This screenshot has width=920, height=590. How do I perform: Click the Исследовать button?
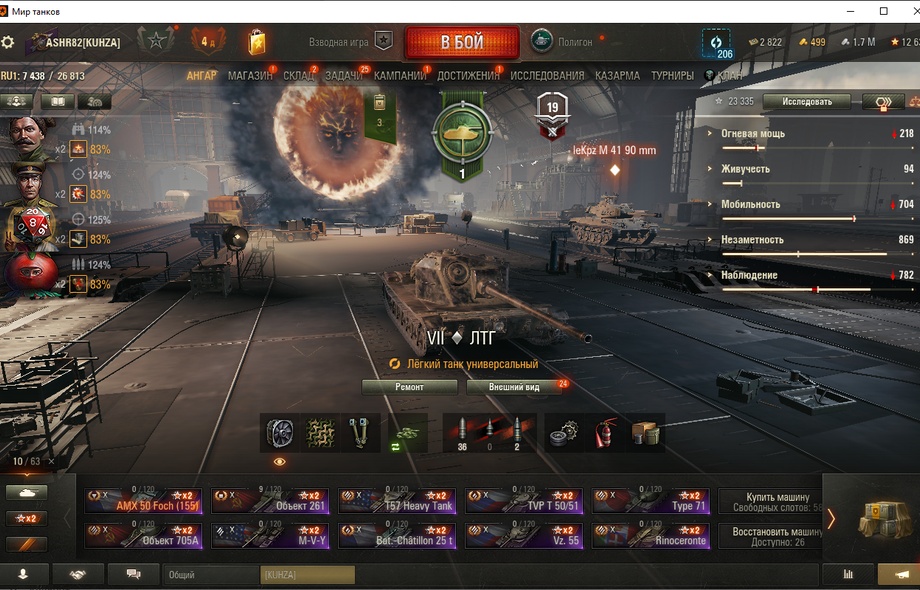806,102
